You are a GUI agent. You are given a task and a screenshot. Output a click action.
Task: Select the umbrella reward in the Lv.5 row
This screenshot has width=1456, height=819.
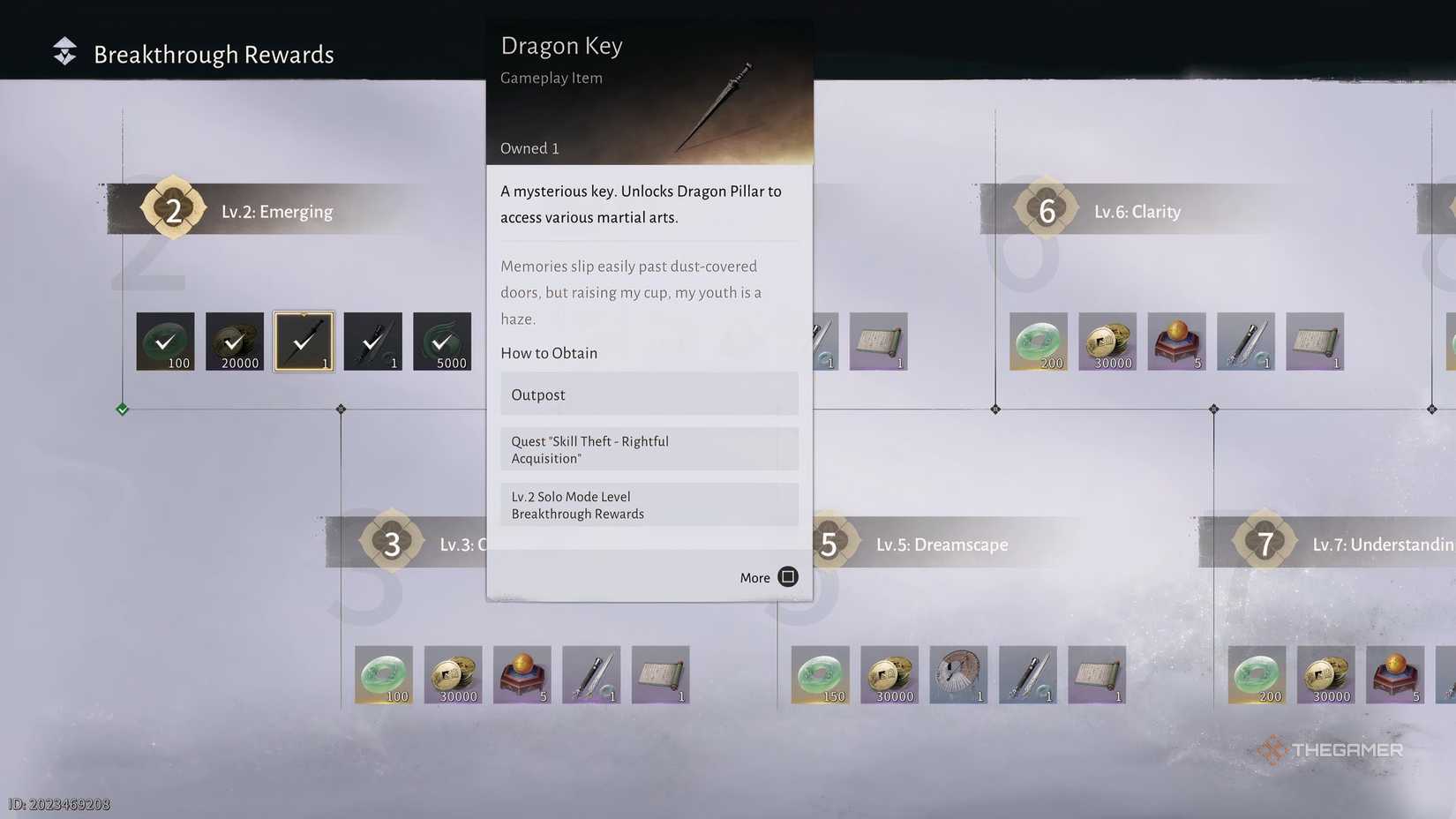coord(958,674)
